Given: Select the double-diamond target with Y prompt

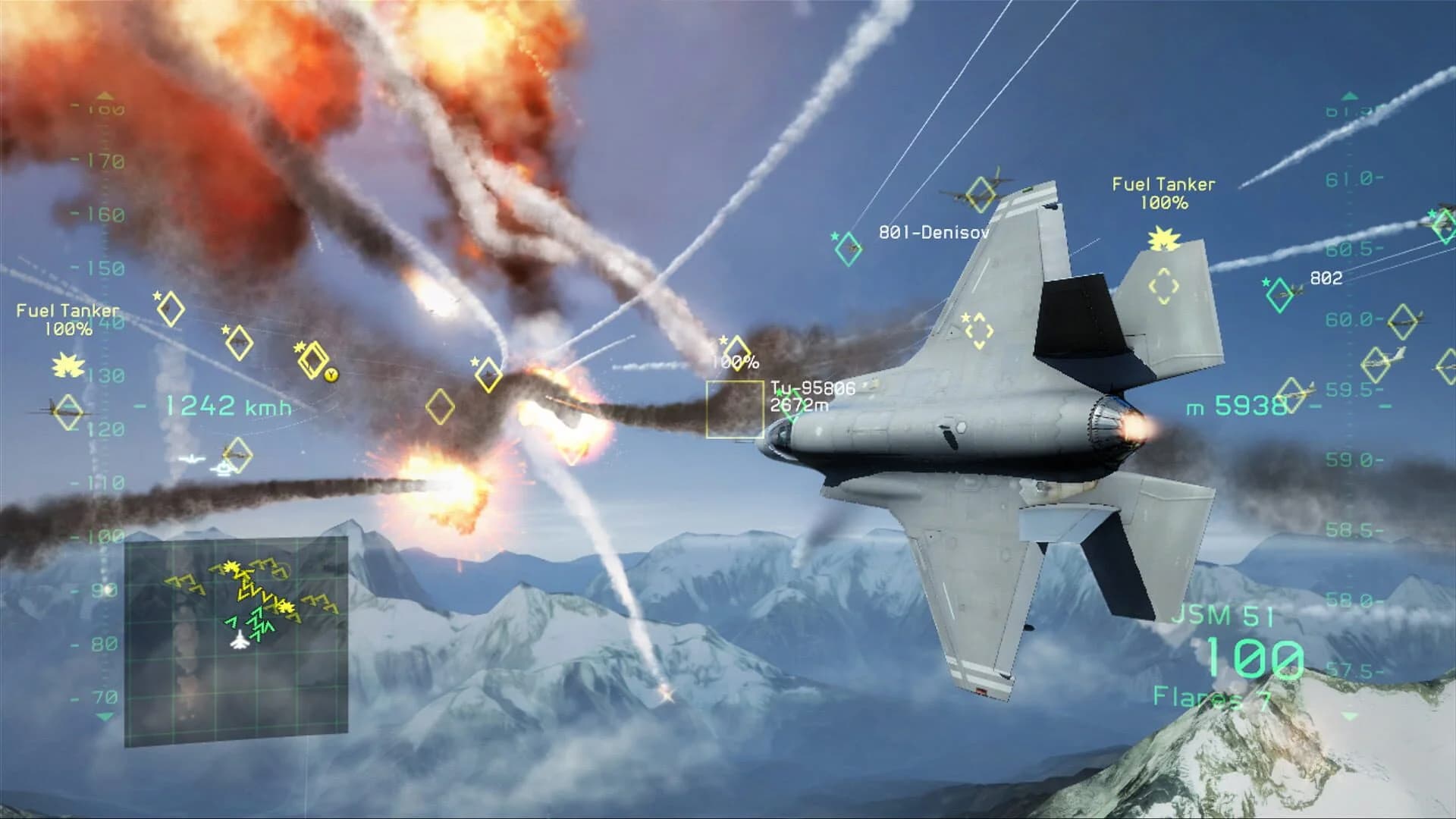Looking at the screenshot, I should click(313, 359).
